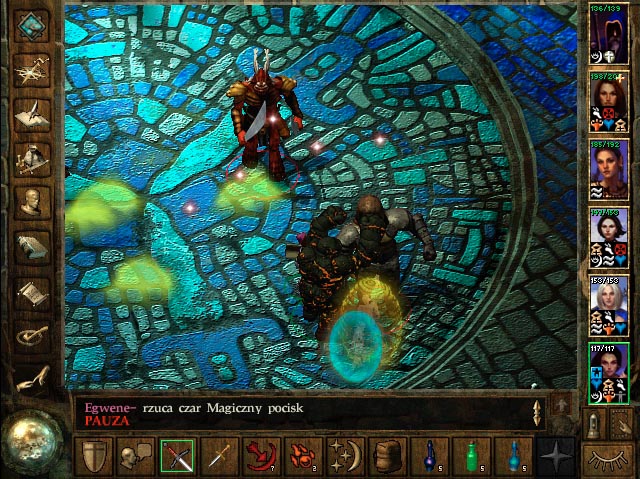Image resolution: width=640 pixels, height=479 pixels.
Task: Open the journal quill-and-book icon
Action: [x=33, y=111]
